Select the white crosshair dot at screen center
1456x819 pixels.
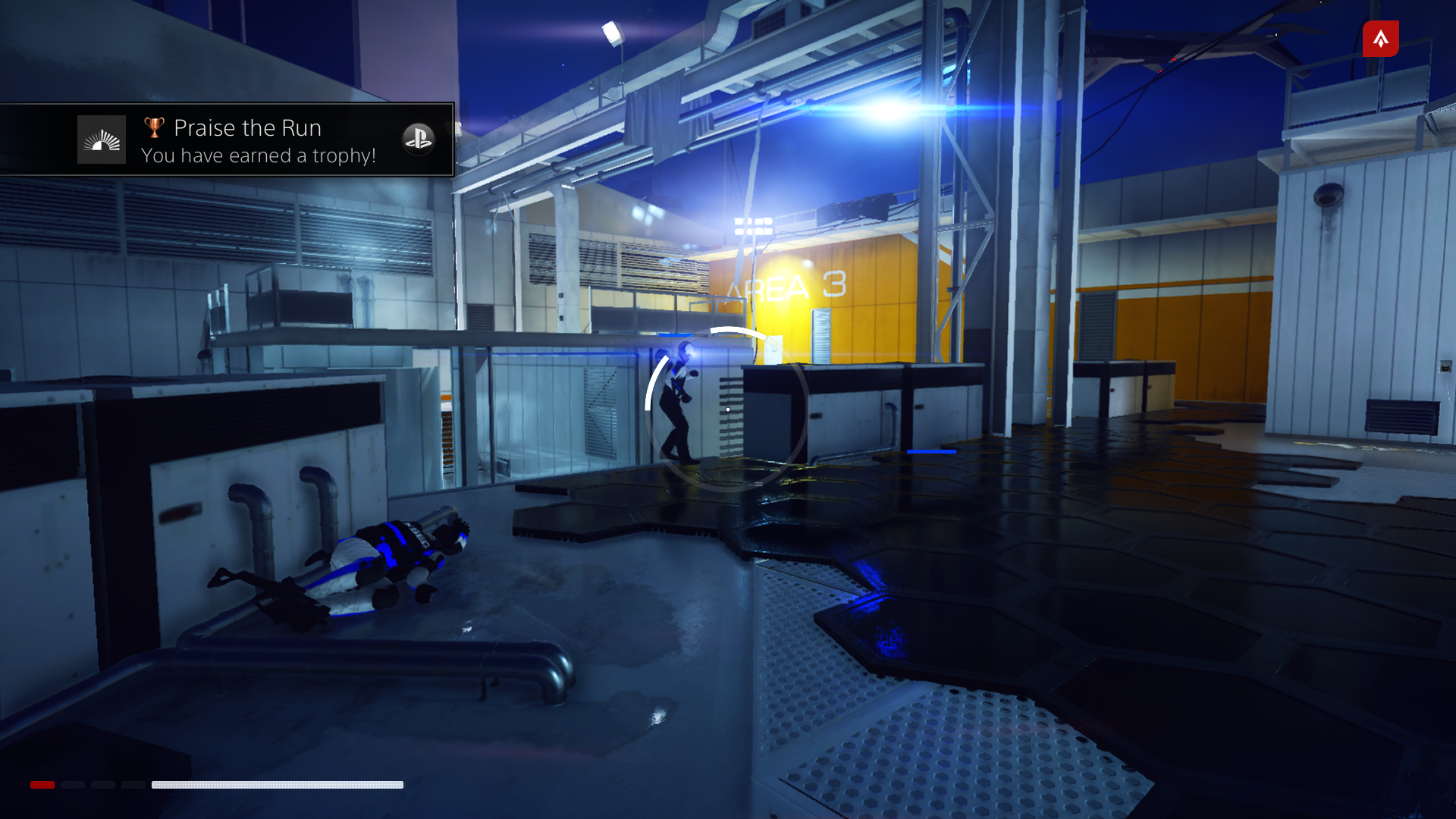pyautogui.click(x=726, y=408)
